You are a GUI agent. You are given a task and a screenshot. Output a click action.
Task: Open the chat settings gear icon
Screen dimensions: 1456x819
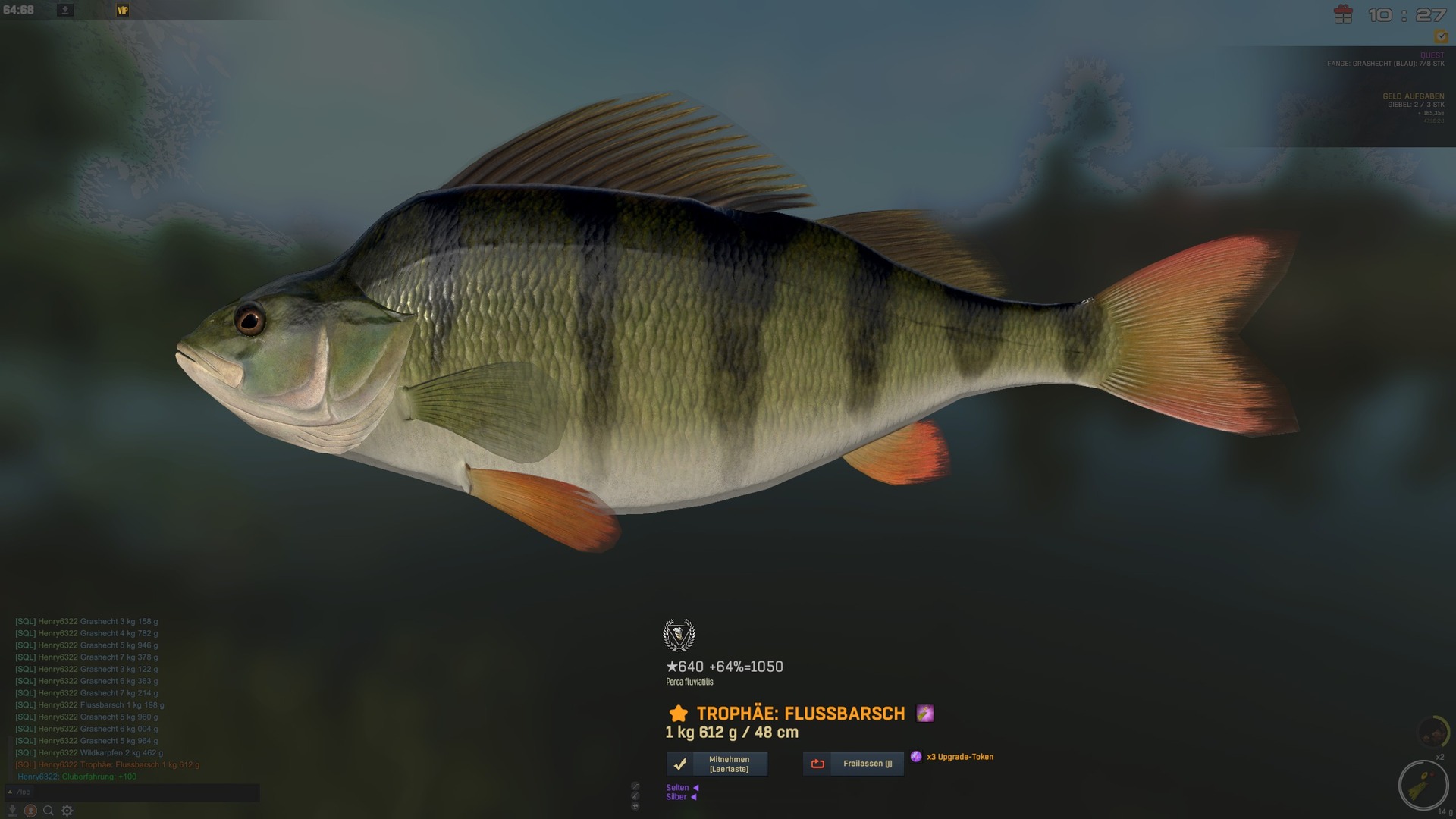(67, 811)
